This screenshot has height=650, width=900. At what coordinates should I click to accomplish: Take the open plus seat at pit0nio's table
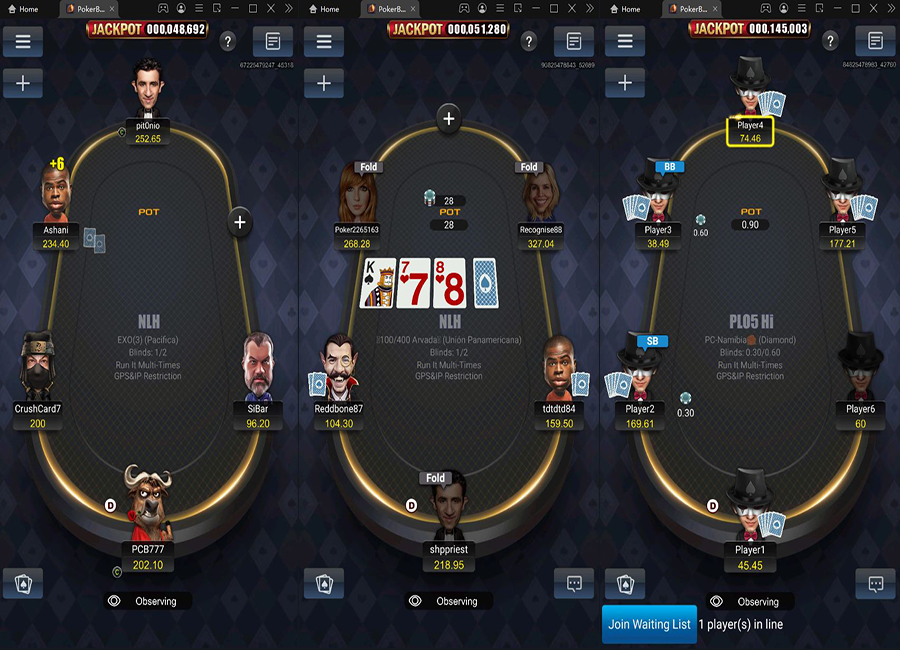[240, 221]
